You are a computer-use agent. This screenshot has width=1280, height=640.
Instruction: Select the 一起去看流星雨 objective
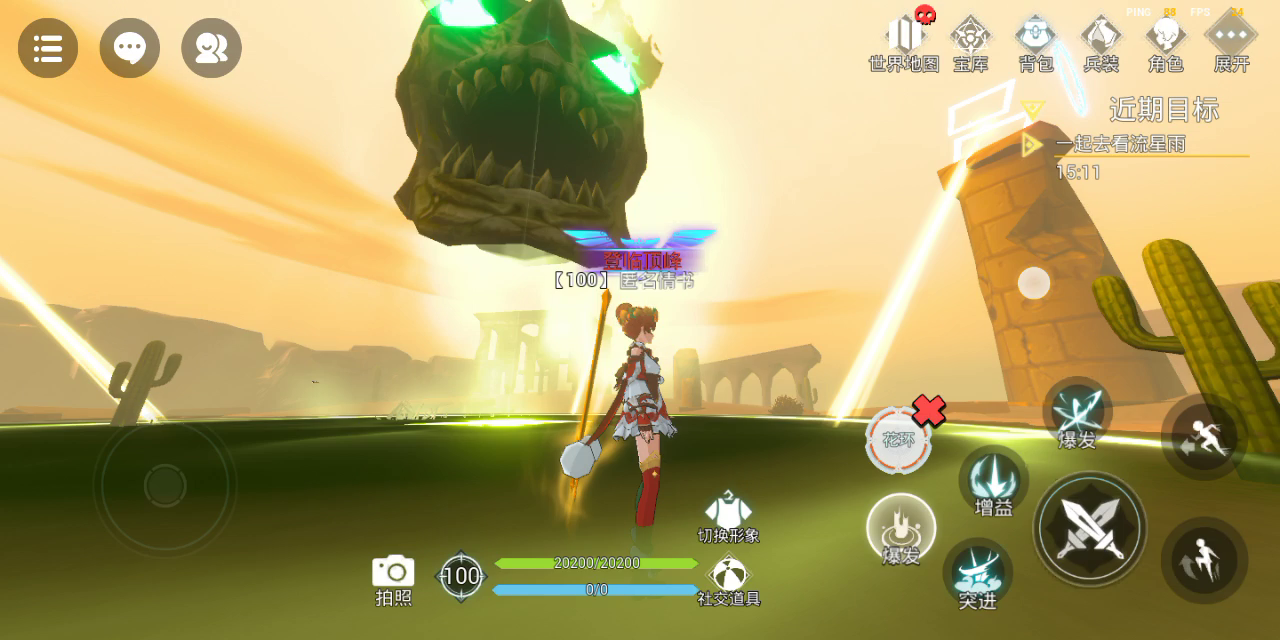tap(1120, 144)
